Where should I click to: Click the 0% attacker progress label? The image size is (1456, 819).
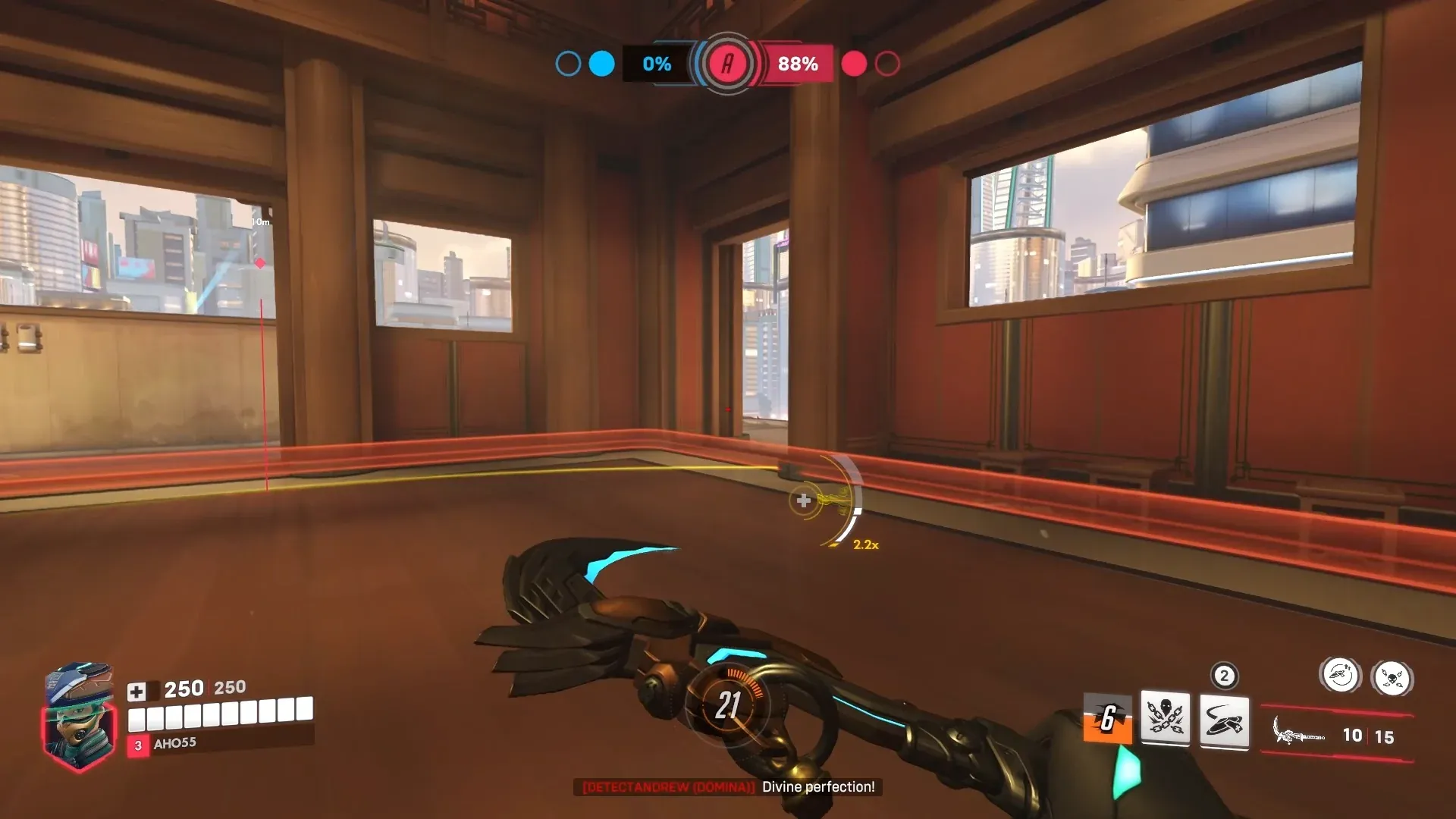click(656, 64)
